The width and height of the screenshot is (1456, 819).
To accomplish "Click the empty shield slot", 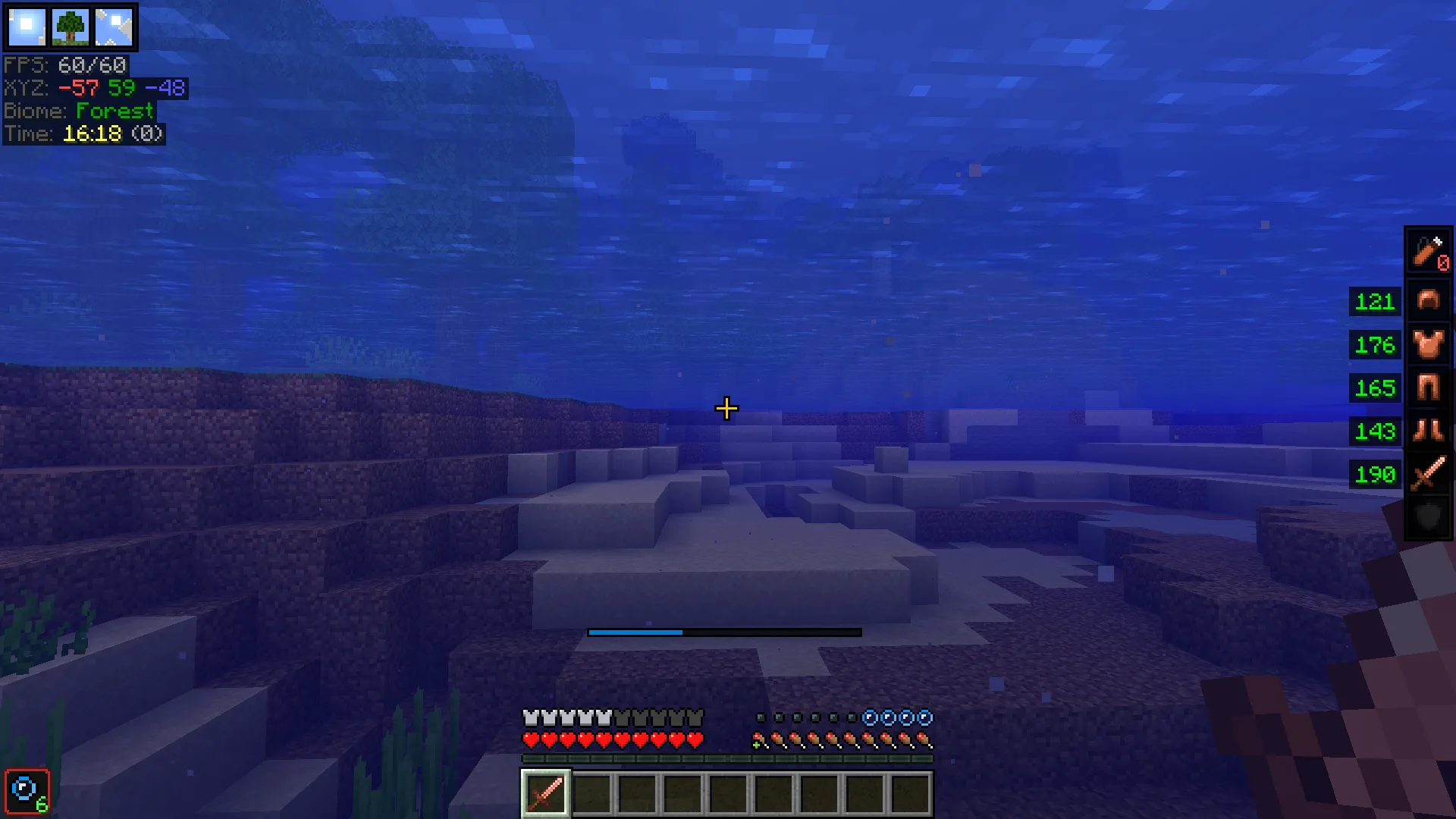I will click(x=1428, y=517).
